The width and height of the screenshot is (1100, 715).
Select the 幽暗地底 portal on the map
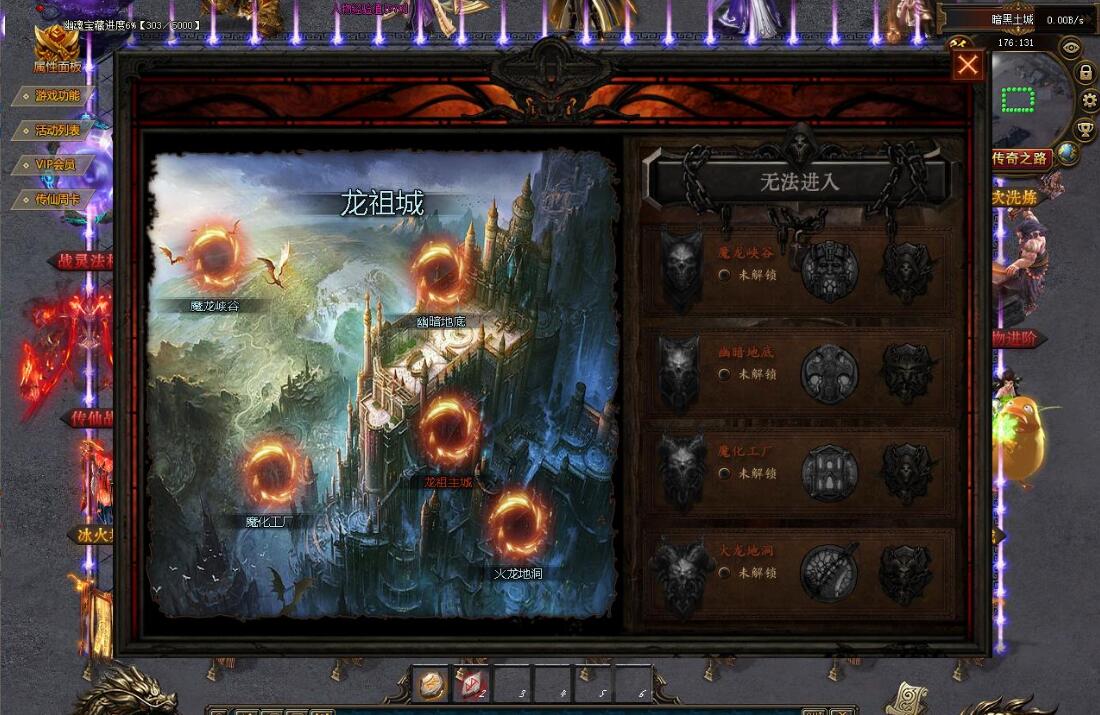click(x=440, y=274)
